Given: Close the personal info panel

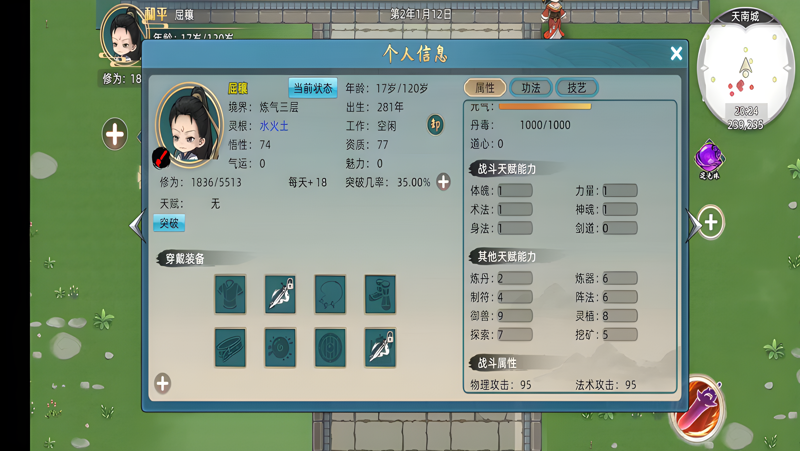Looking at the screenshot, I should coord(676,54).
